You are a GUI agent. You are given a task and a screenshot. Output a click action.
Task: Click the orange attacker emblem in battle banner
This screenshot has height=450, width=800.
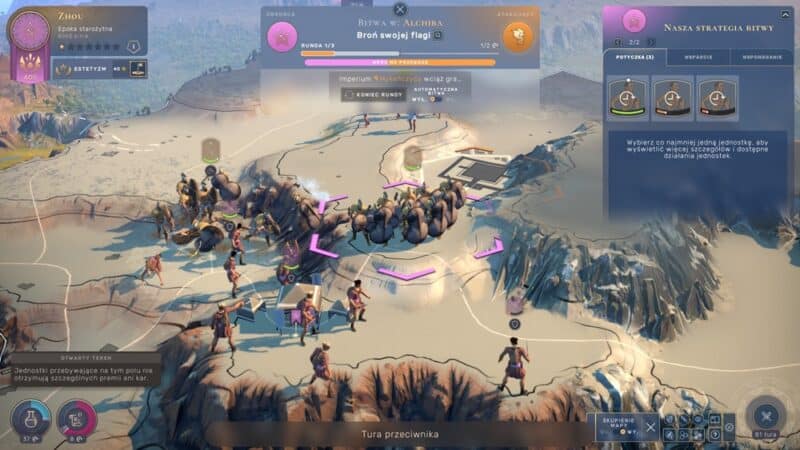coord(515,38)
